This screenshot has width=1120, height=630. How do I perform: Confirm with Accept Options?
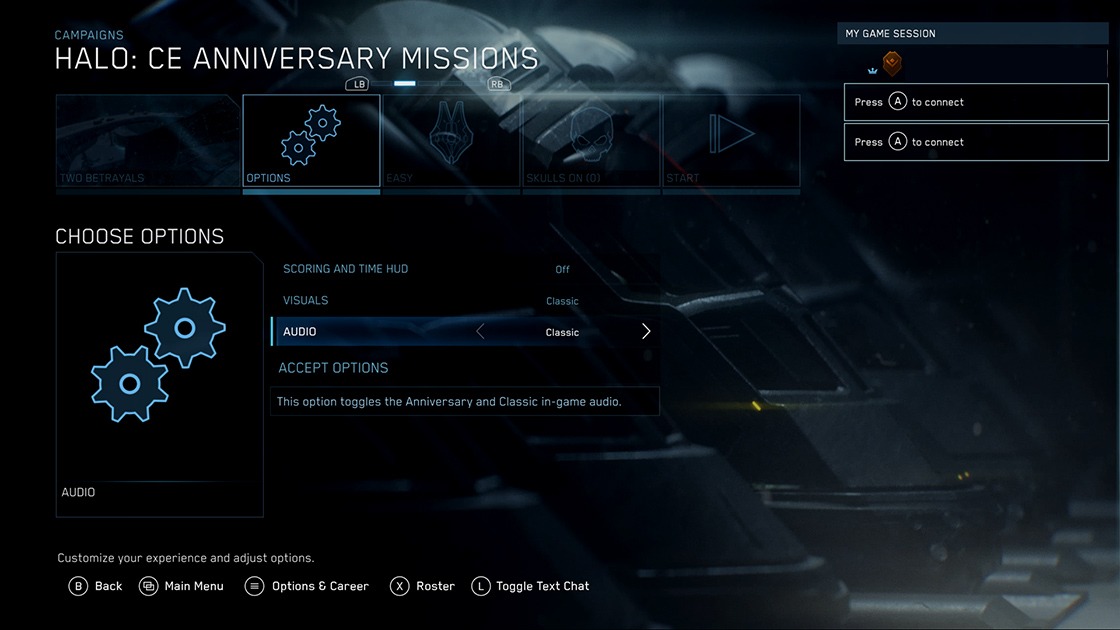333,368
